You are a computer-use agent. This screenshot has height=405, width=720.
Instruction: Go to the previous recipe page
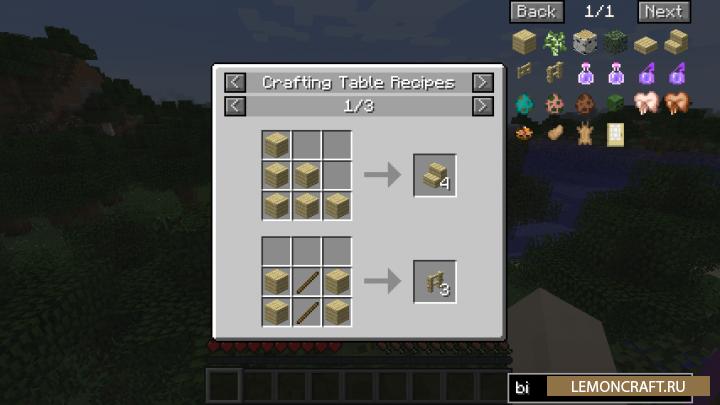click(235, 105)
